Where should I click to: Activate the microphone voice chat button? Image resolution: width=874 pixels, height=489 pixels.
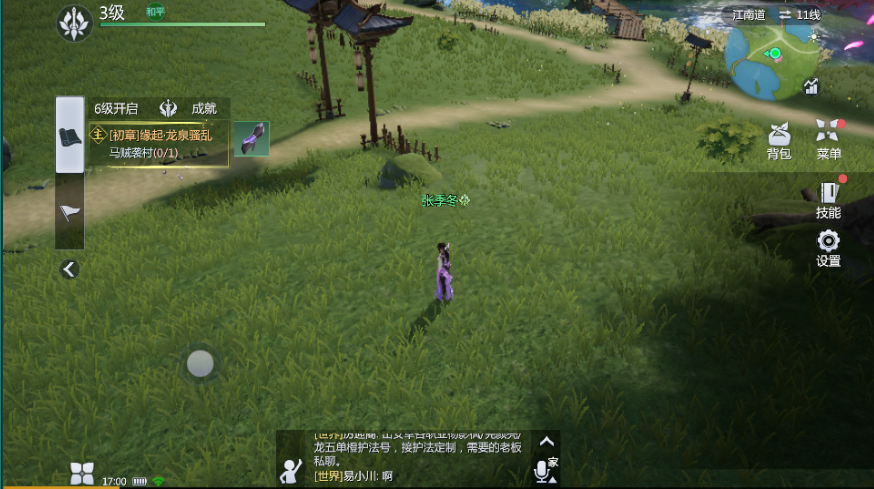pos(543,470)
